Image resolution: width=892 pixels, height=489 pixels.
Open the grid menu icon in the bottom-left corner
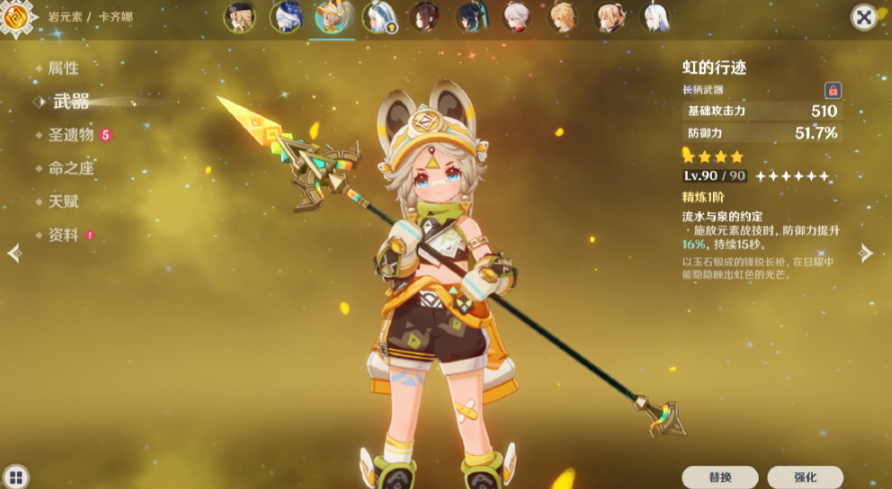coord(16,476)
